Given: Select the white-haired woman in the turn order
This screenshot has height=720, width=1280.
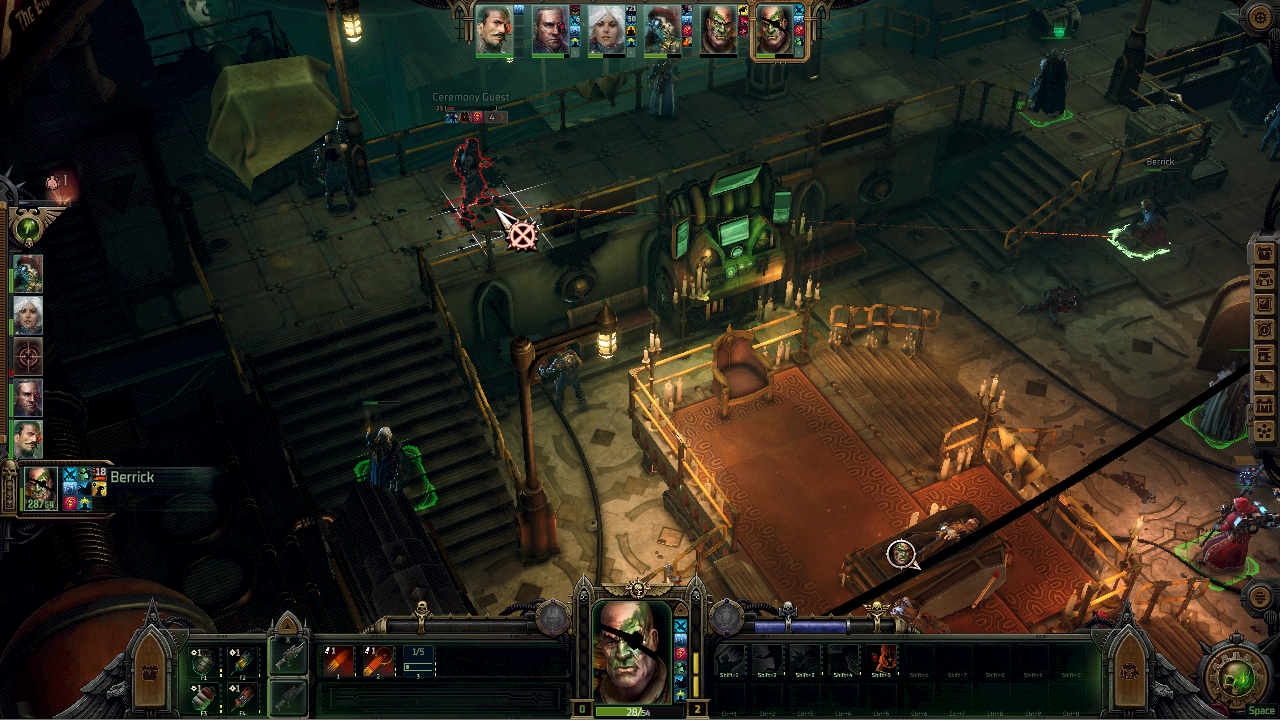Looking at the screenshot, I should (28, 315).
